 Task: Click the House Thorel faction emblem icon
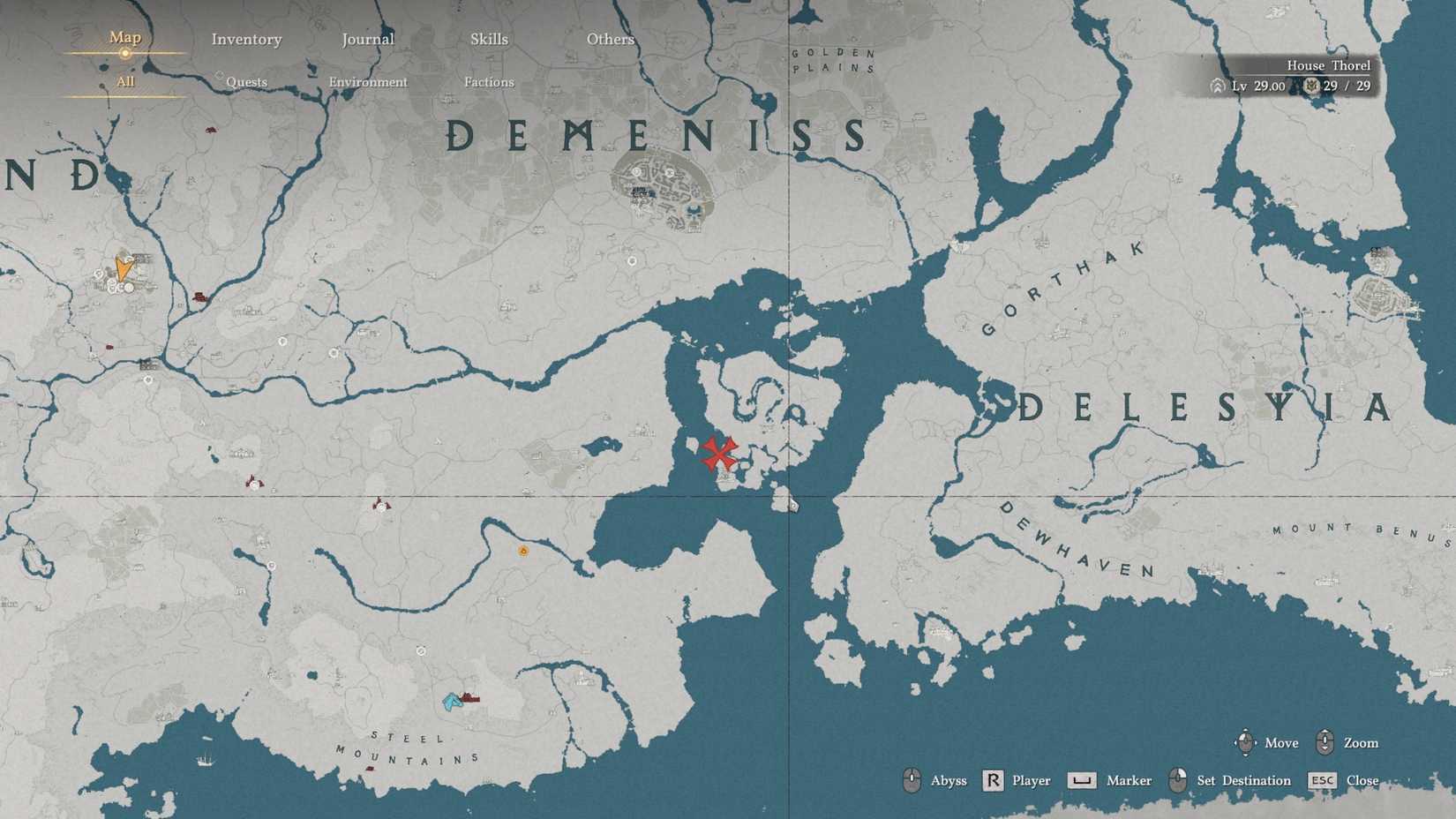[x=1312, y=86]
